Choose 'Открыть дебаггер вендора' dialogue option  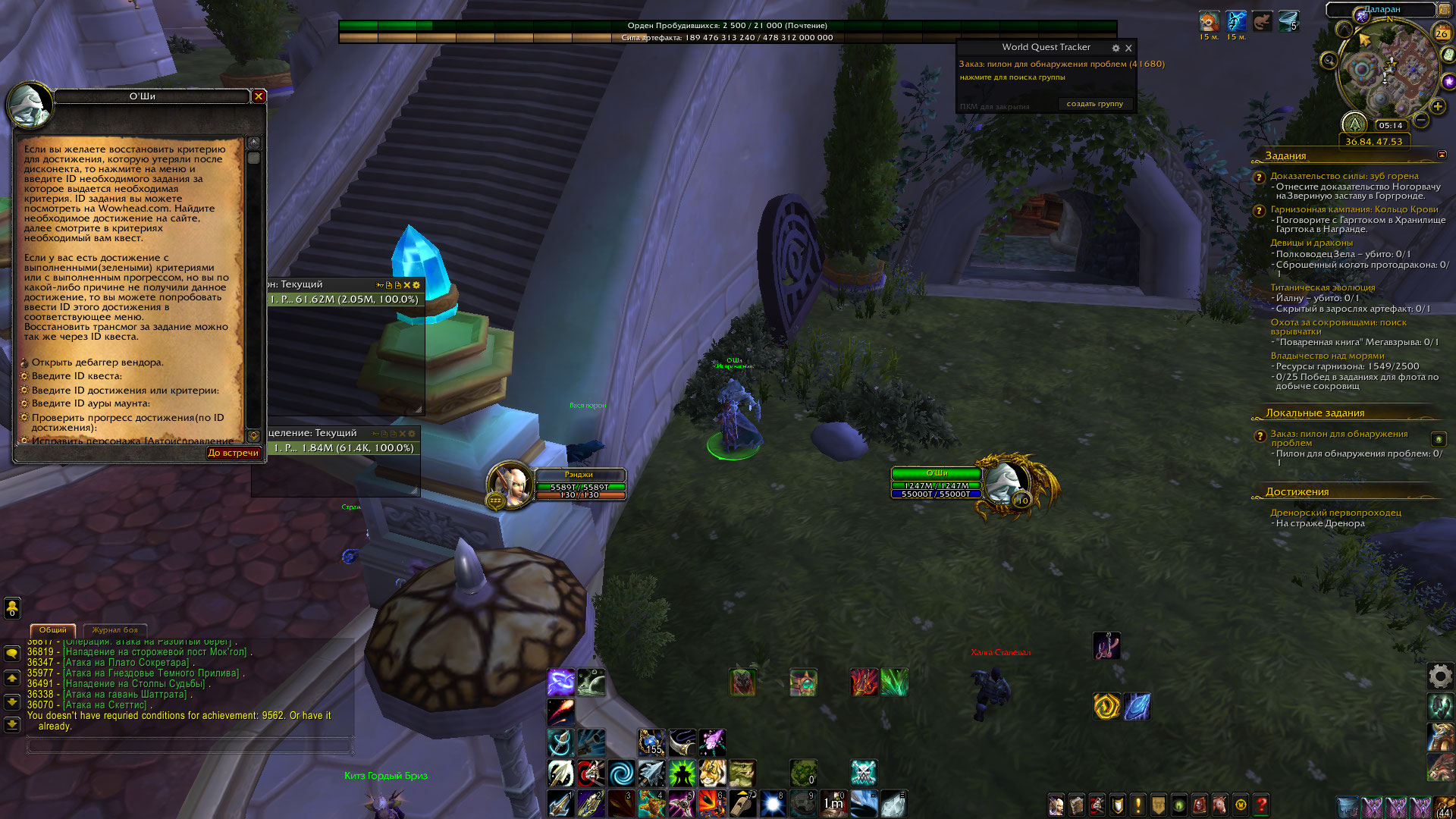point(97,362)
